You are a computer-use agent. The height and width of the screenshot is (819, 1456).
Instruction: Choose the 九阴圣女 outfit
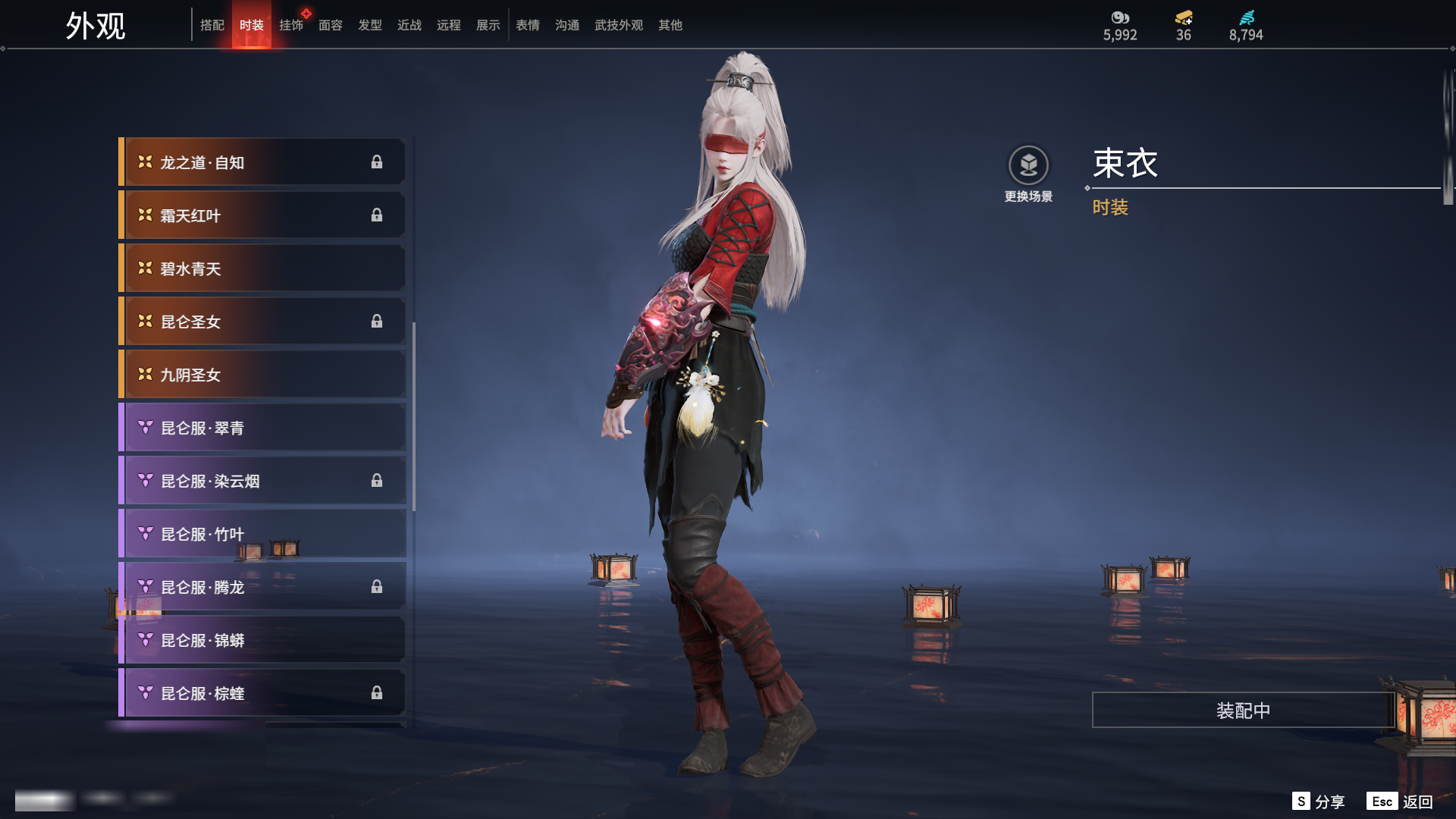pos(262,375)
